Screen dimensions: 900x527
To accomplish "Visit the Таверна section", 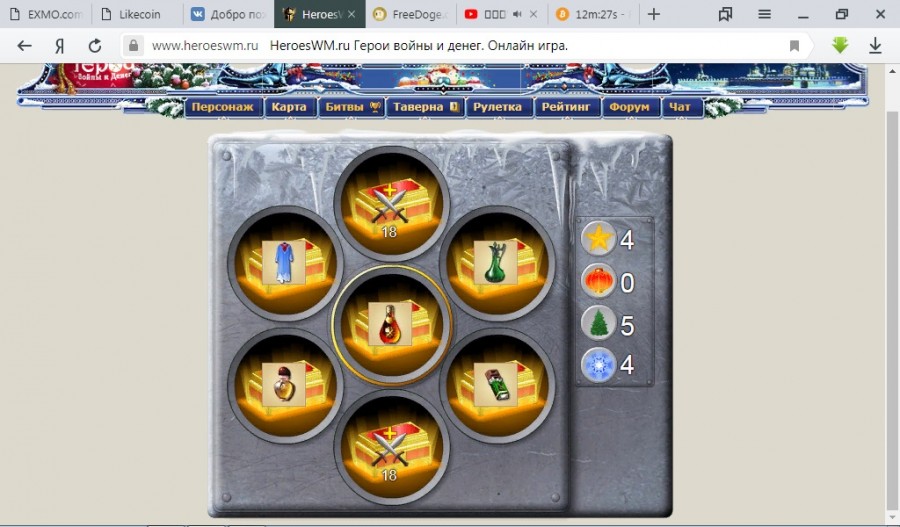I will click(x=424, y=107).
